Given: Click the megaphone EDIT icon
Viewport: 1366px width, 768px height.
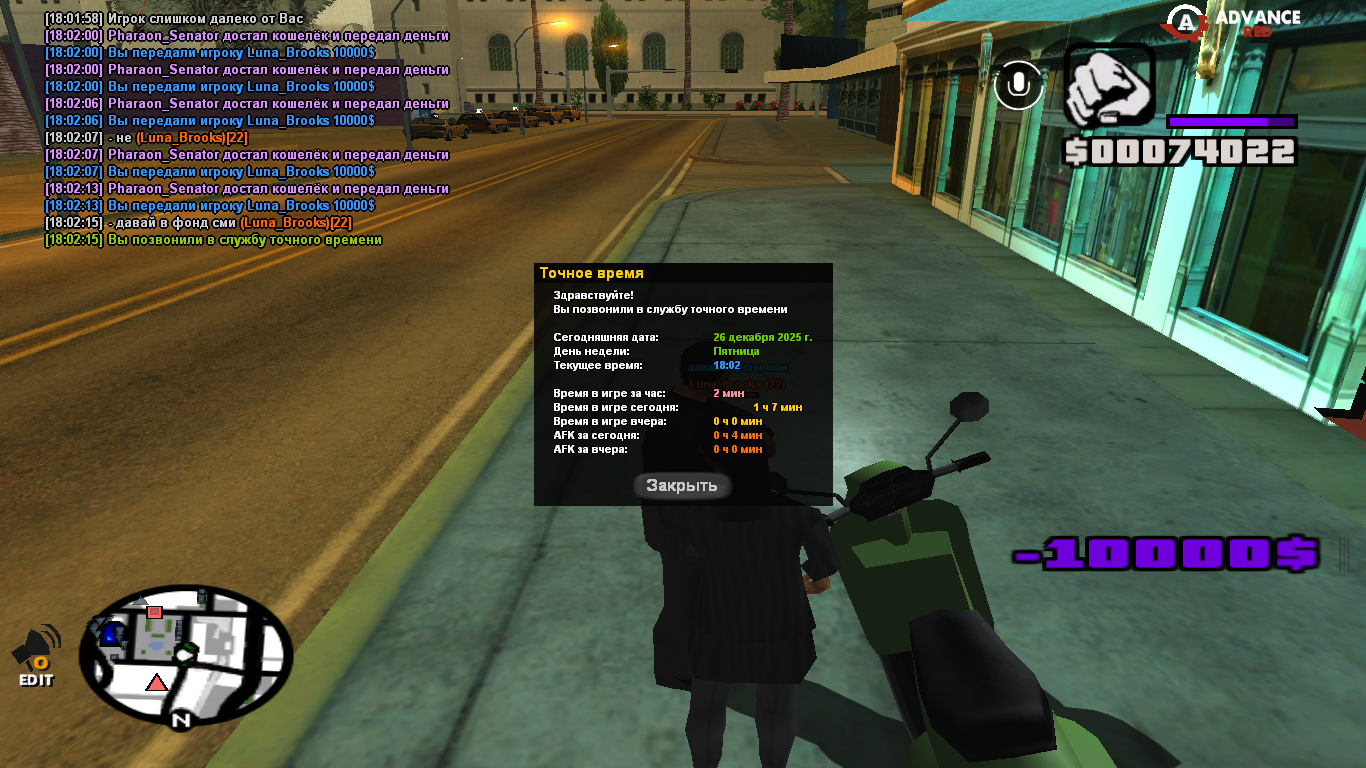Looking at the screenshot, I should (x=37, y=654).
